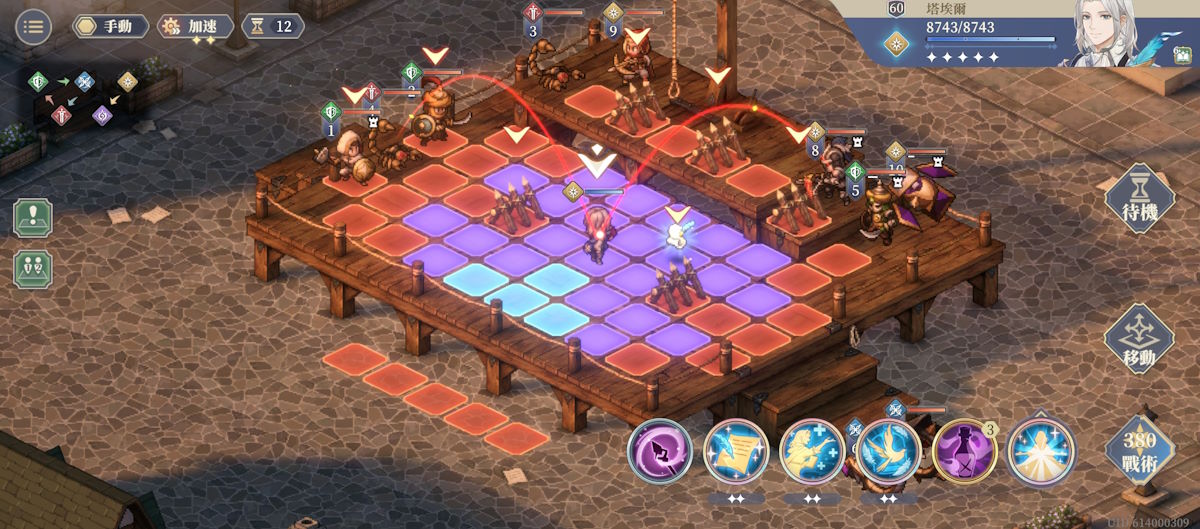
Task: Open the 380 戰術 tactics button
Action: pyautogui.click(x=1138, y=449)
